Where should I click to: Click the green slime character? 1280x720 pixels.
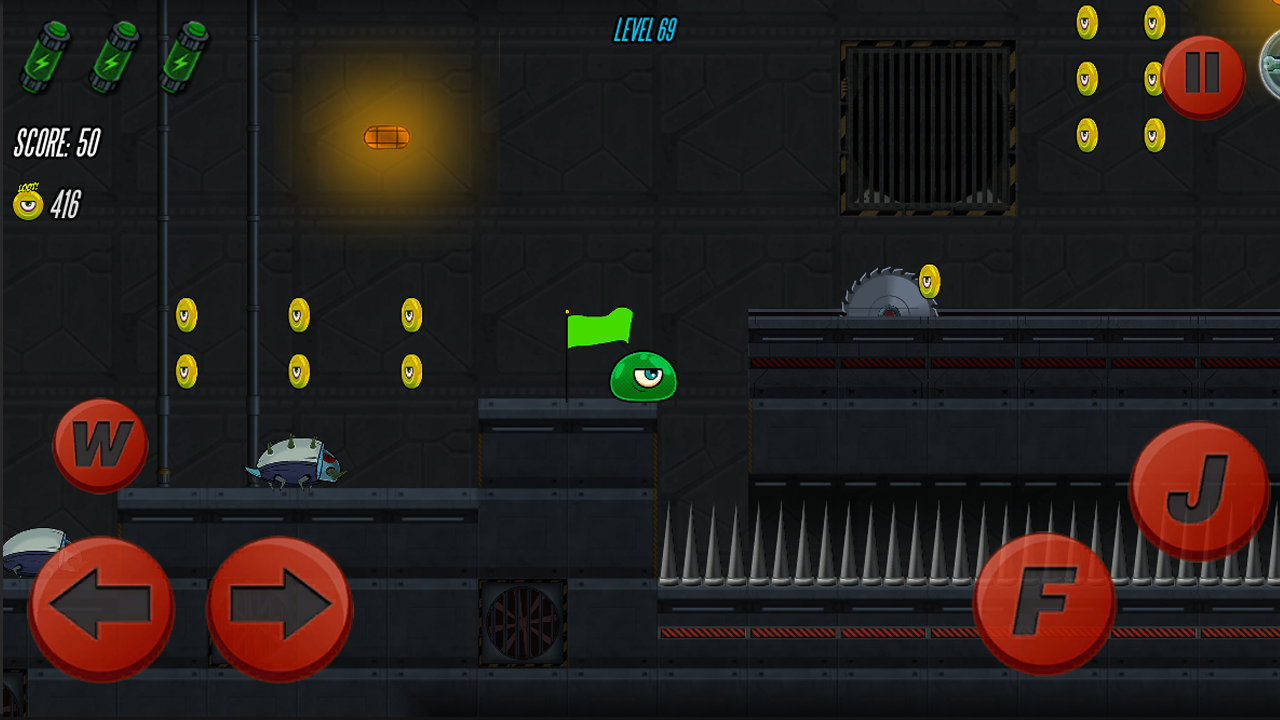[645, 378]
